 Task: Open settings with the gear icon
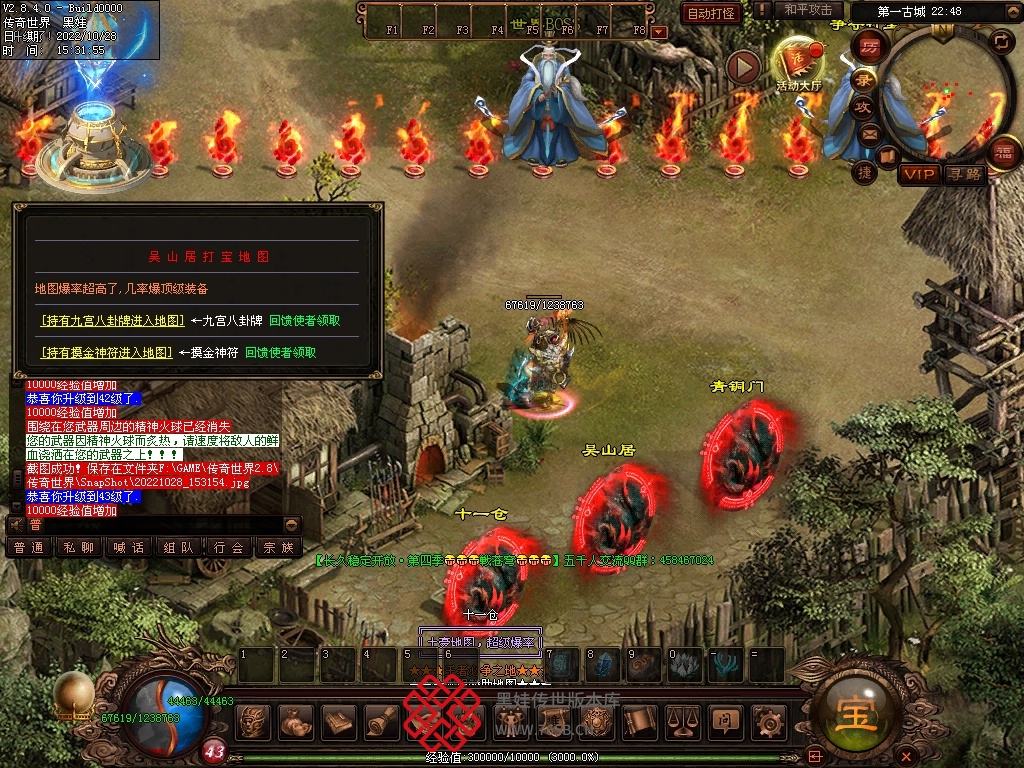point(768,720)
